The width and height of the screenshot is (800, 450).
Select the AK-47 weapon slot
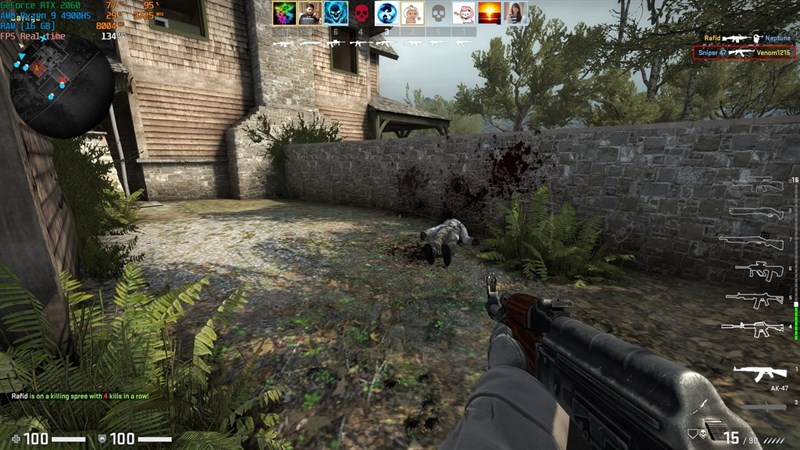(x=759, y=374)
